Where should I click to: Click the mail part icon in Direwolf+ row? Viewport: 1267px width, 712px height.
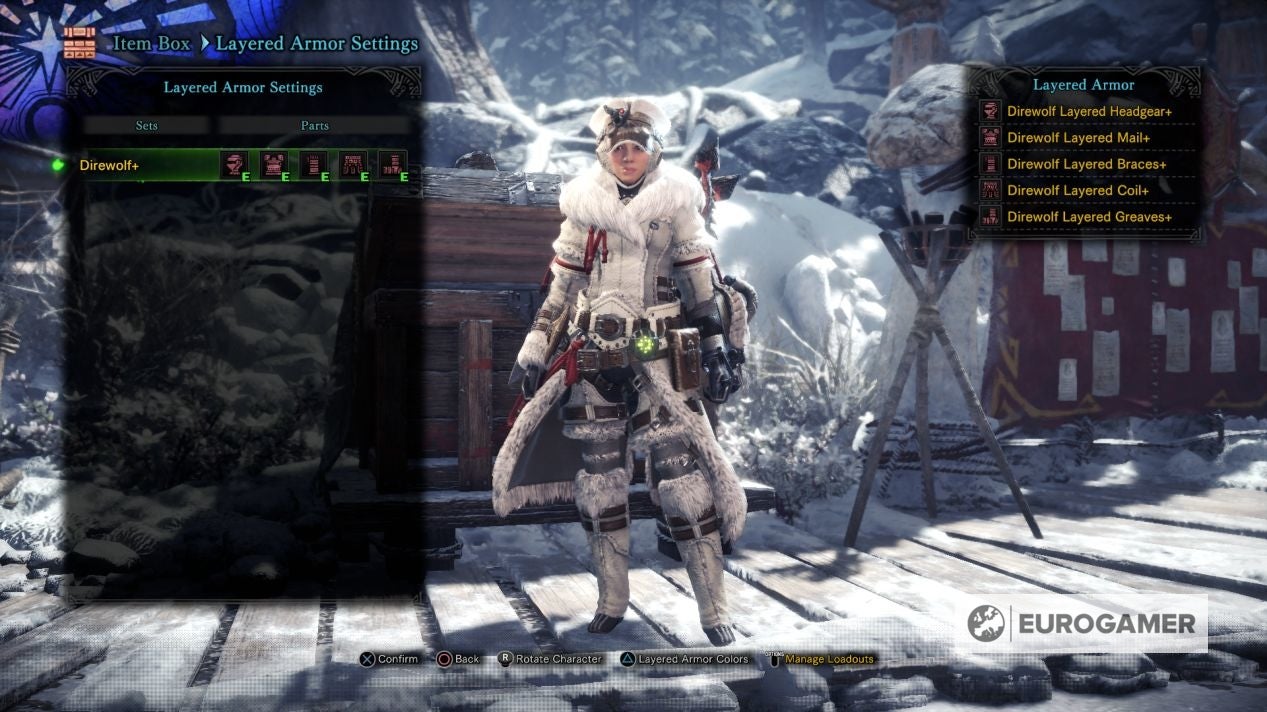click(x=273, y=165)
